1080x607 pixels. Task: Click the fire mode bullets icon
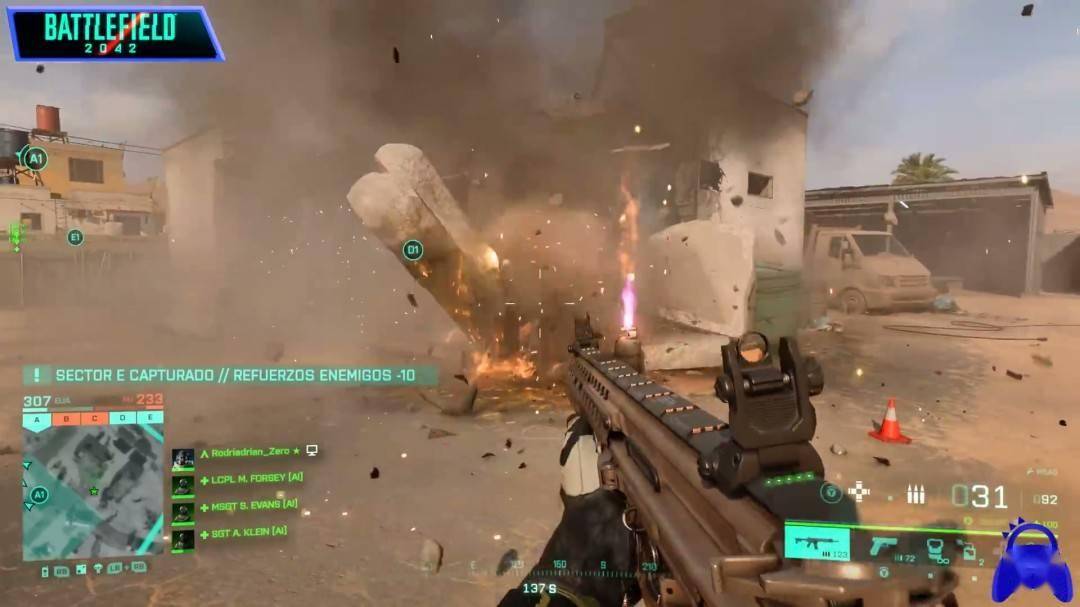(915, 494)
